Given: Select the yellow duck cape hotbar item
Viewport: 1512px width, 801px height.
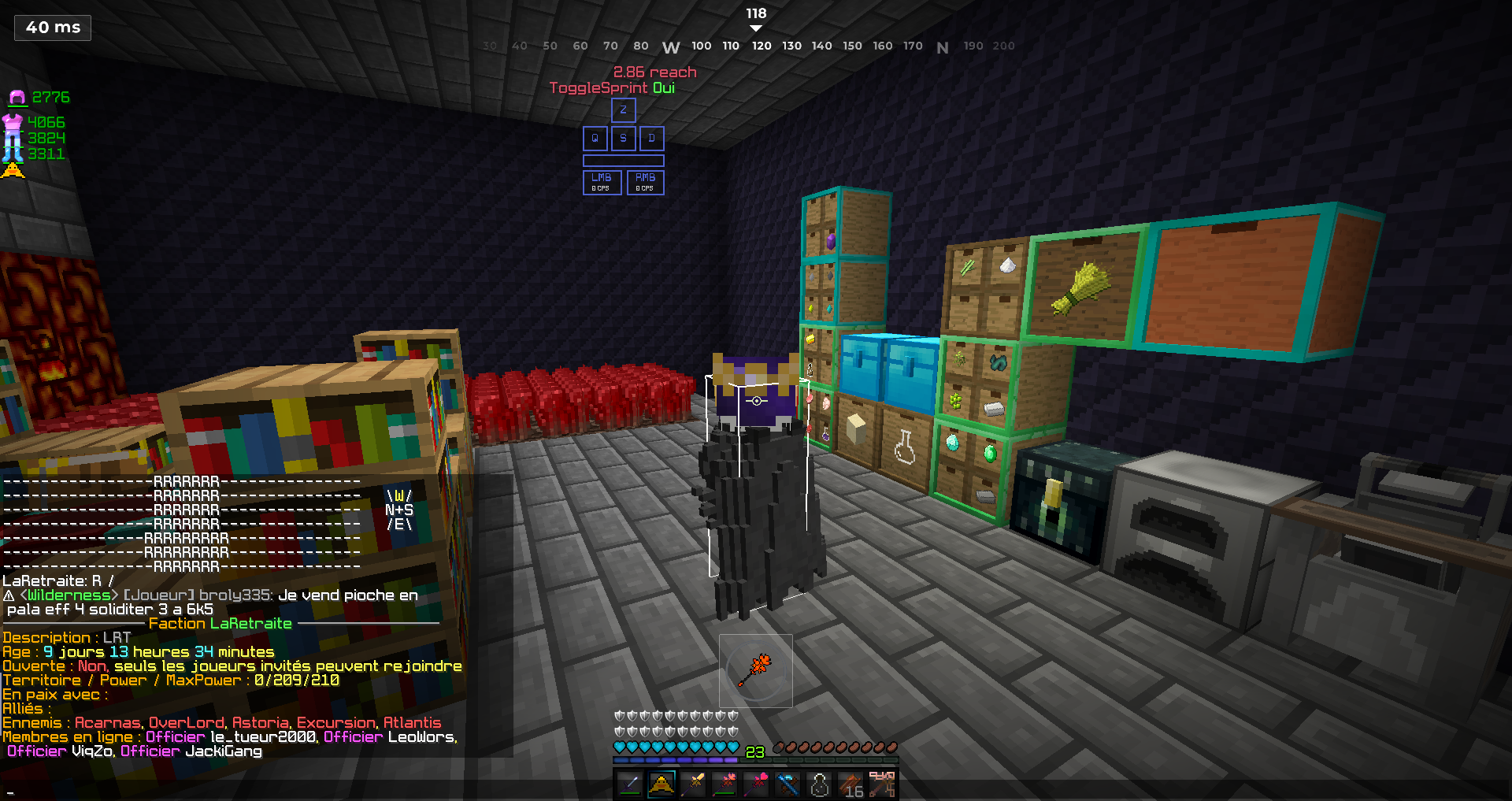Looking at the screenshot, I should (661, 784).
